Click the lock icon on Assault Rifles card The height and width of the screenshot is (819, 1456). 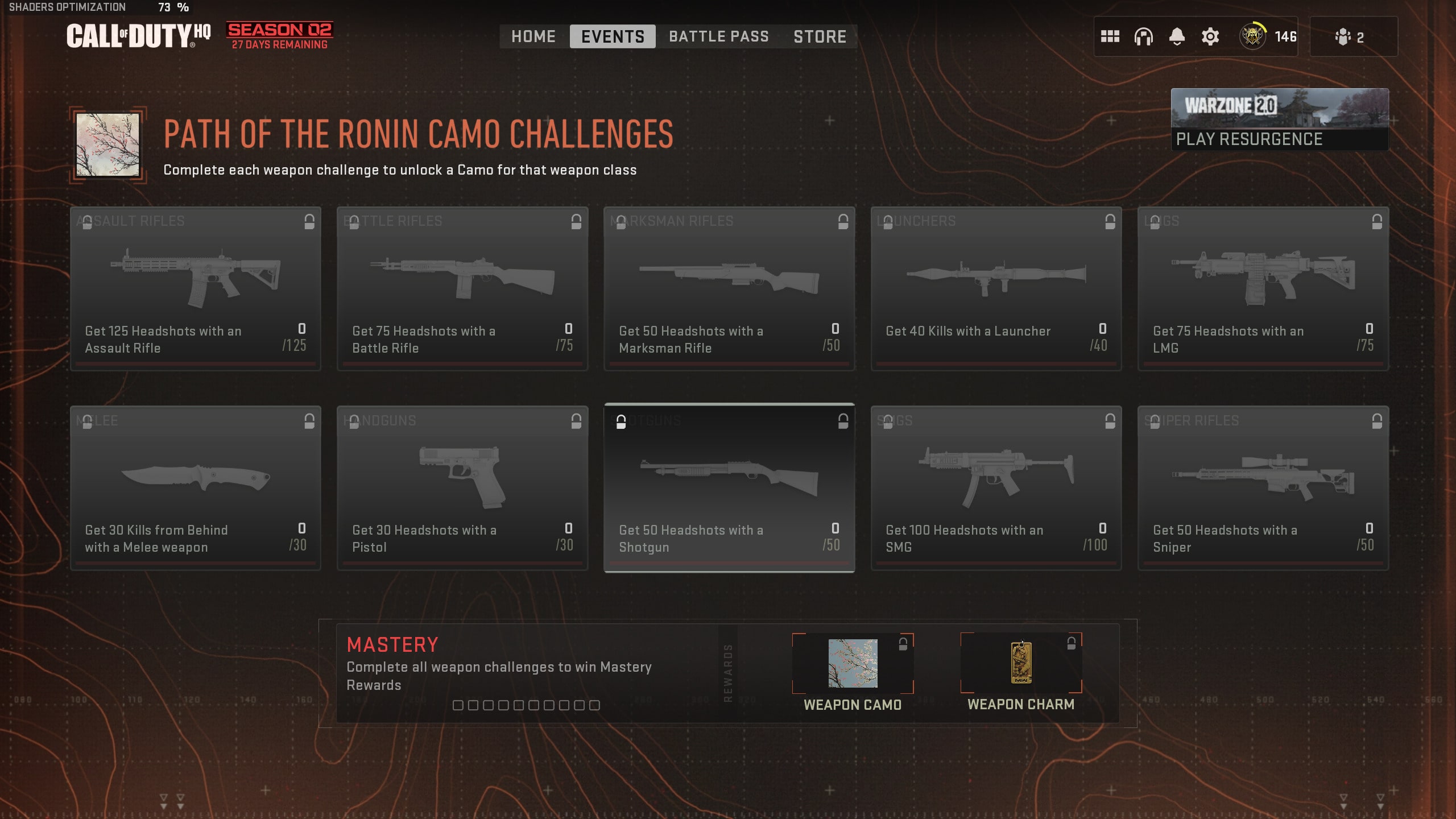point(309,221)
